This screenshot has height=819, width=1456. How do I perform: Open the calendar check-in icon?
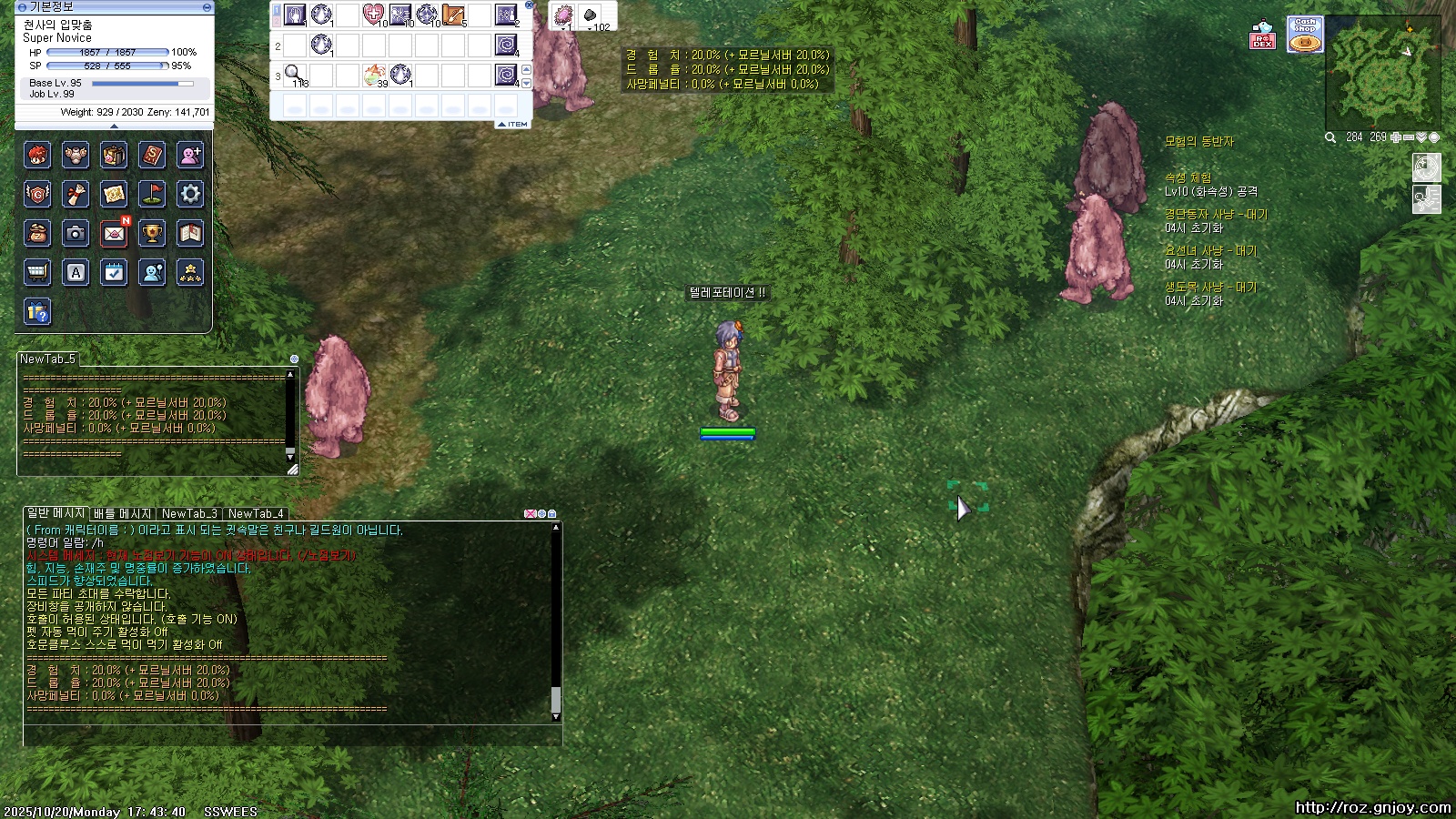point(114,272)
